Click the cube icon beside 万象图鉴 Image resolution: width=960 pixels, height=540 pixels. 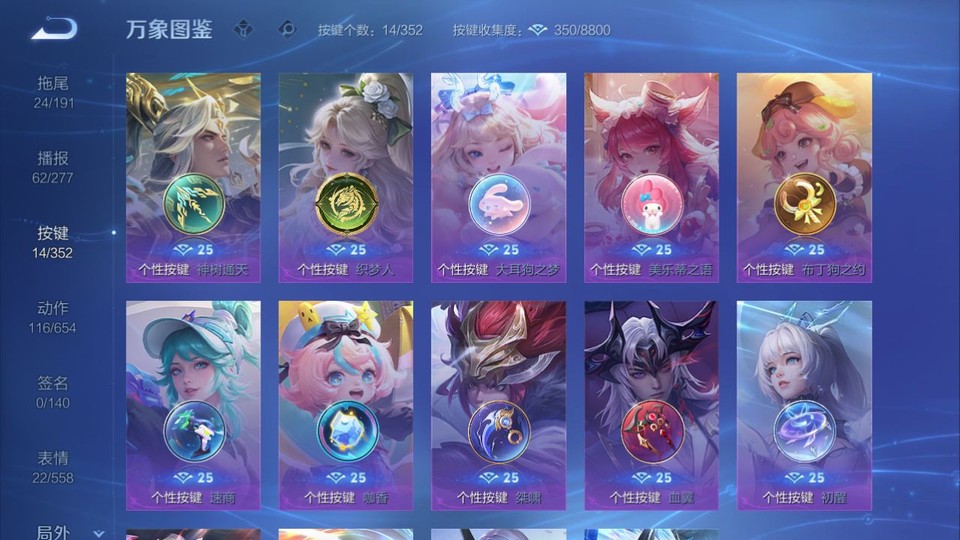tap(243, 30)
